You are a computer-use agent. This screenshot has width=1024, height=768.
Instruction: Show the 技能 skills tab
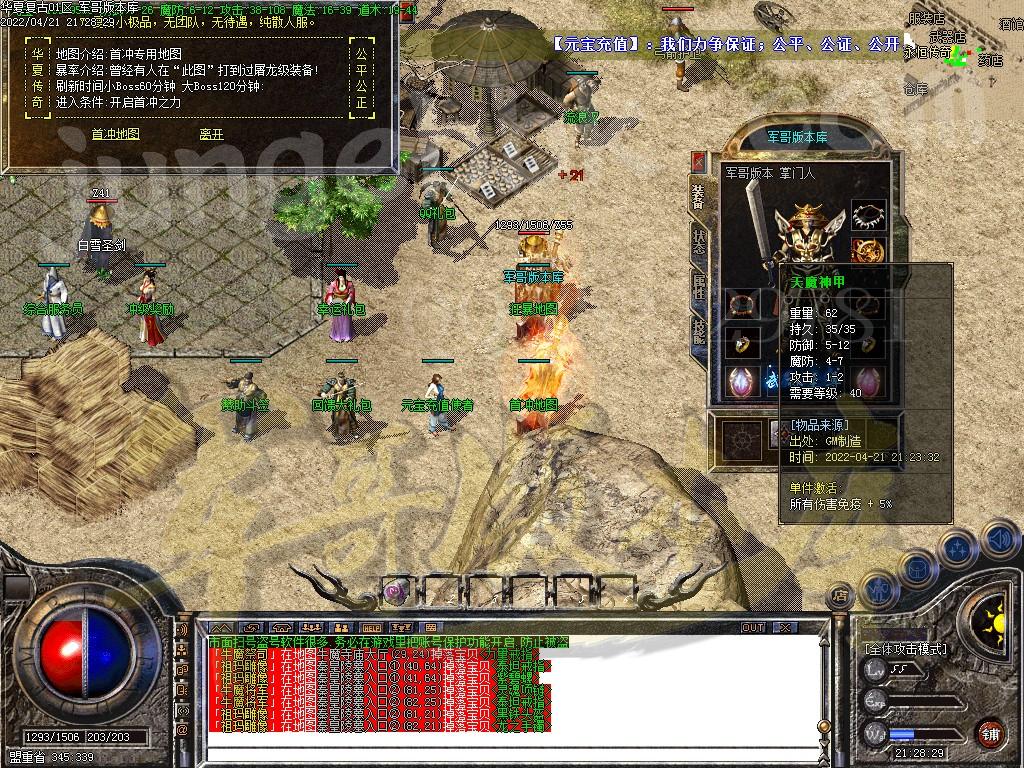point(698,330)
